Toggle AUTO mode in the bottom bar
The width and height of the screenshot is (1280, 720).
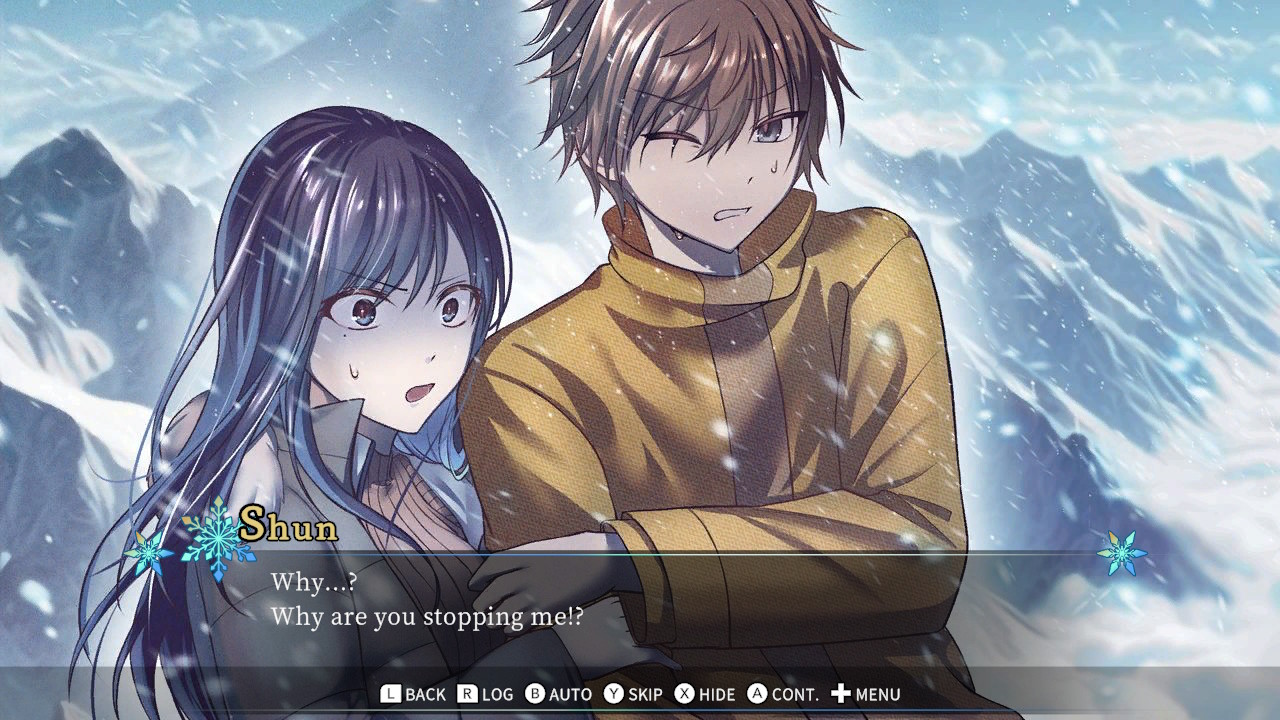571,693
